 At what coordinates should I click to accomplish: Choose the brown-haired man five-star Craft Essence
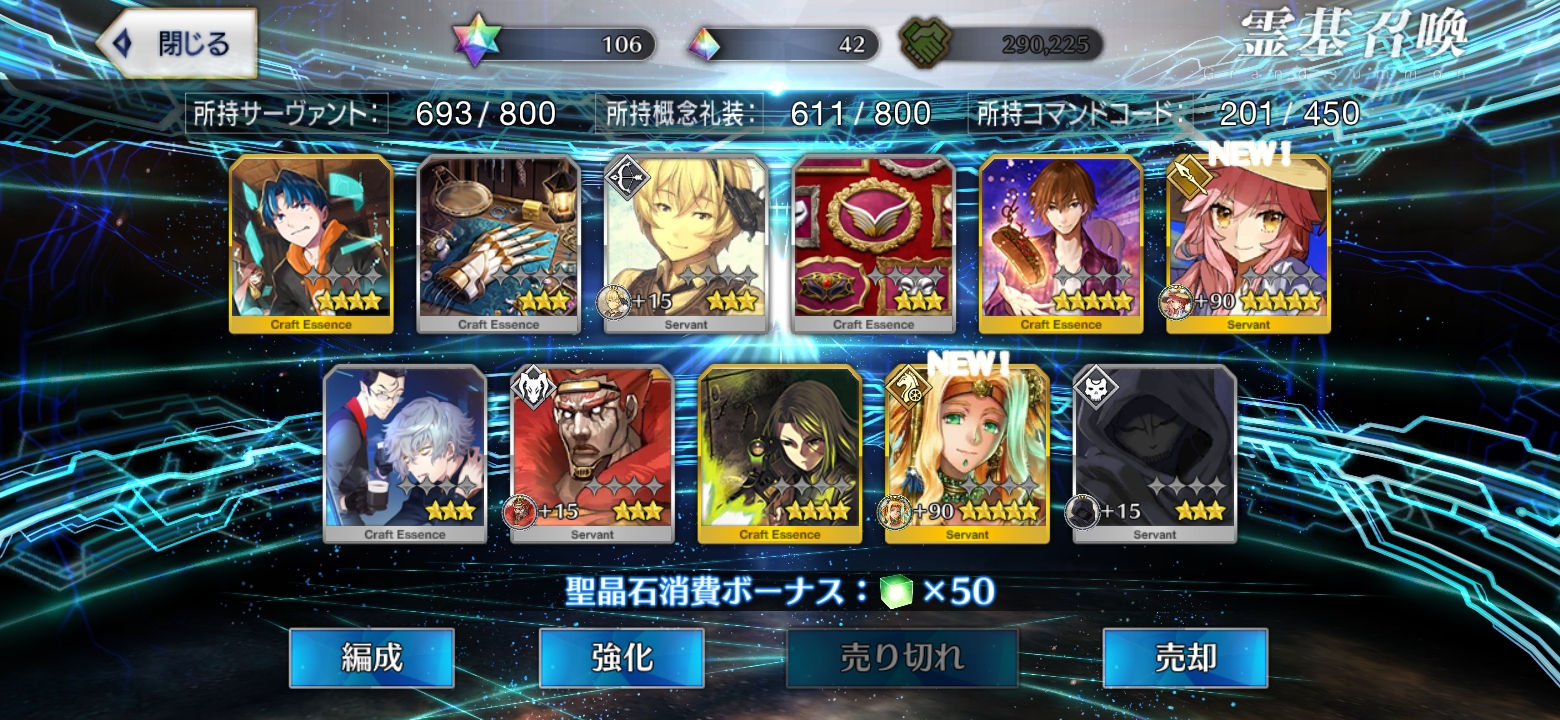click(1061, 243)
